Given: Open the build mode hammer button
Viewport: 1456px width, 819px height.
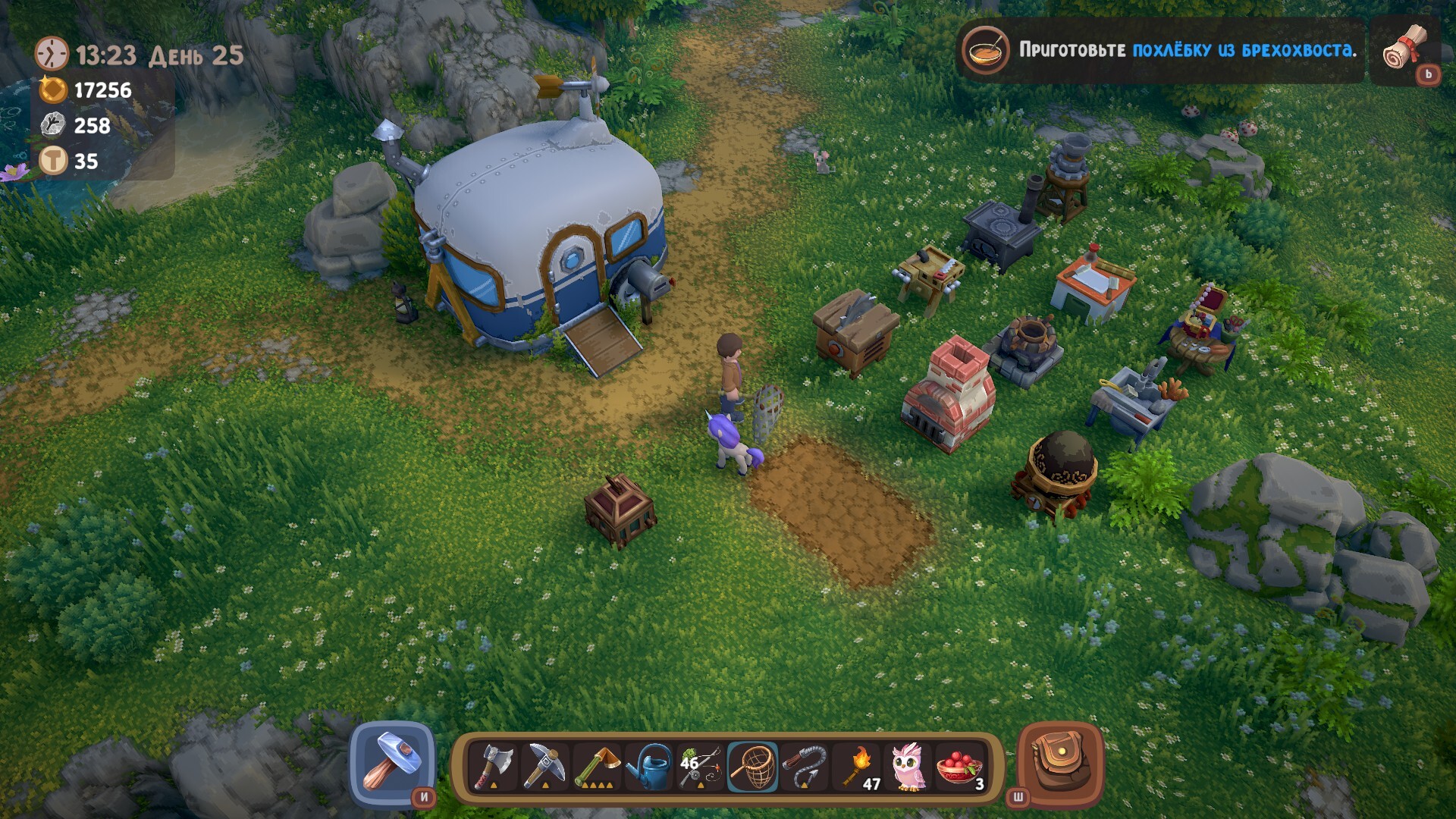Looking at the screenshot, I should [x=392, y=762].
